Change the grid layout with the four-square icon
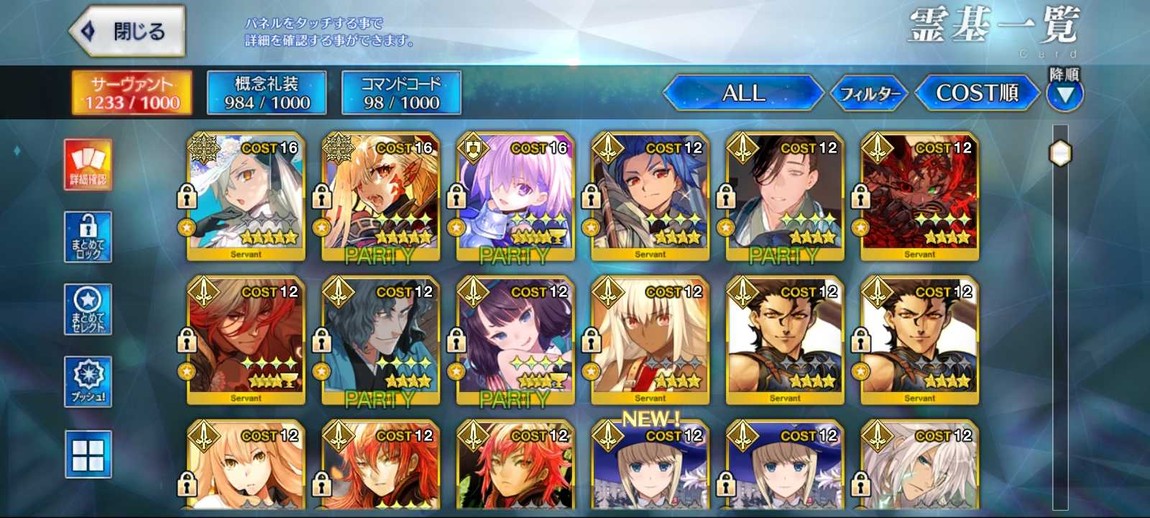The height and width of the screenshot is (518, 1150). coord(88,454)
